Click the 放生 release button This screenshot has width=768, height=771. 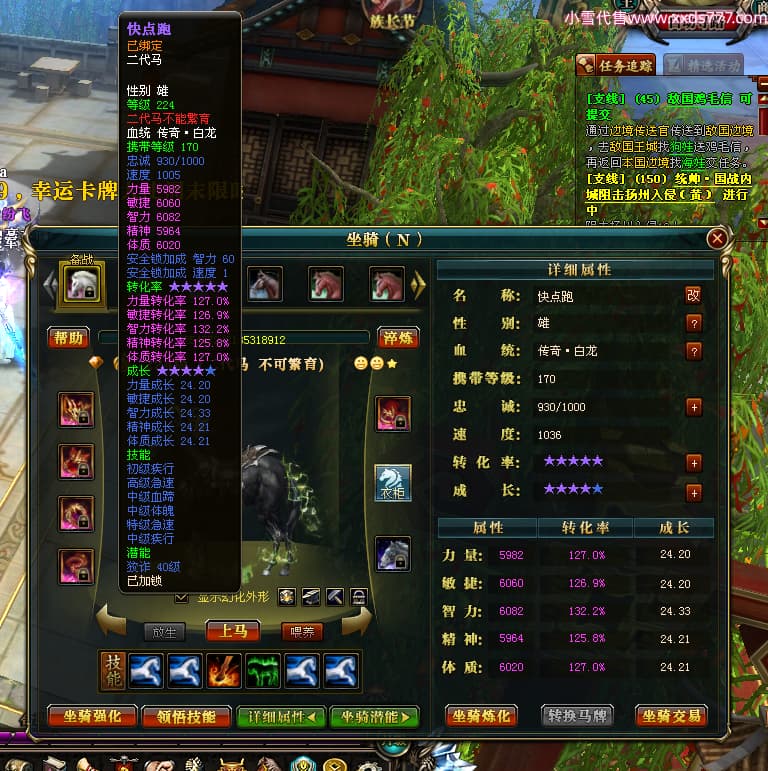pos(165,631)
